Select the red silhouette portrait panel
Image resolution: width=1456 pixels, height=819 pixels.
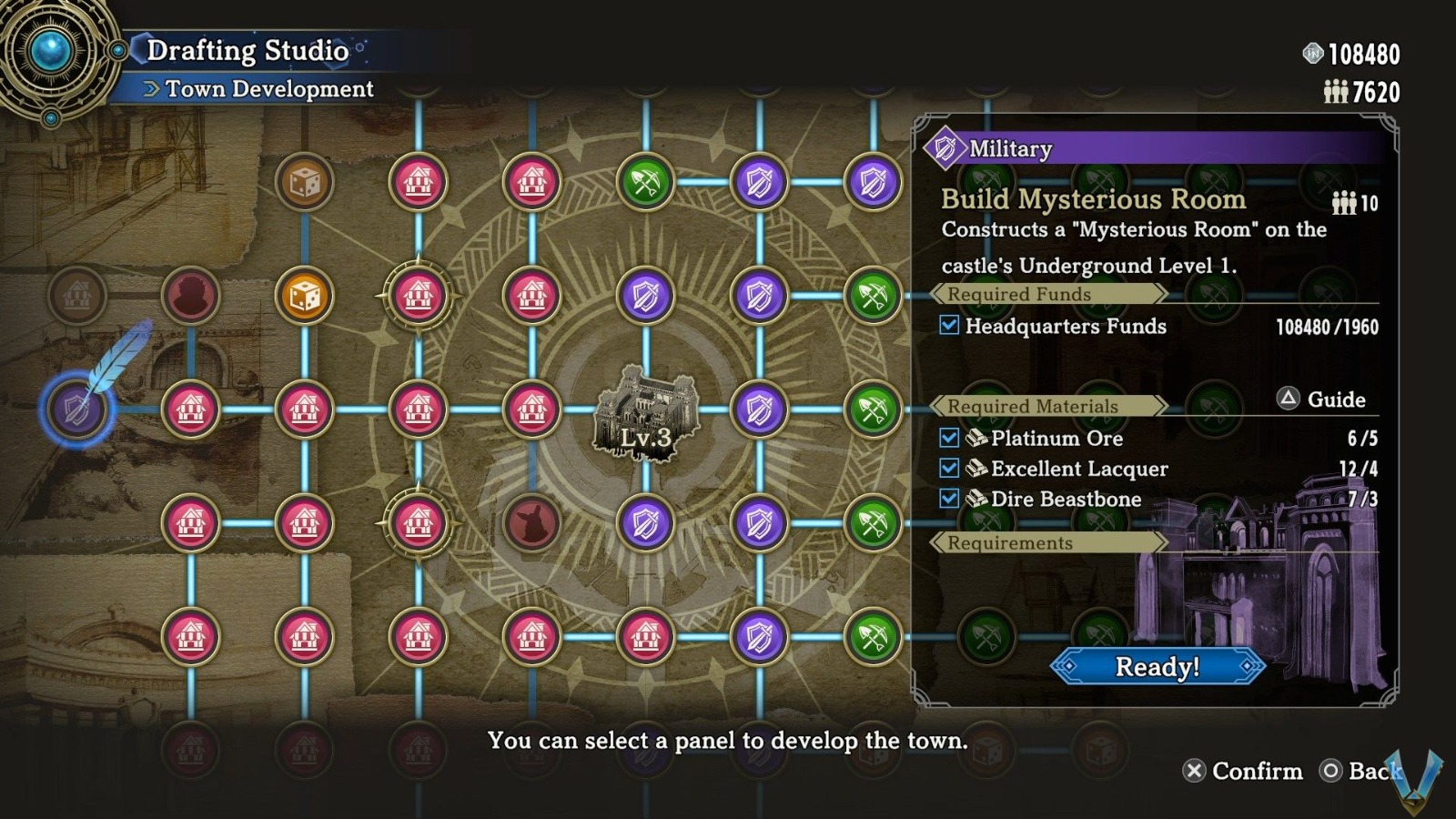192,295
